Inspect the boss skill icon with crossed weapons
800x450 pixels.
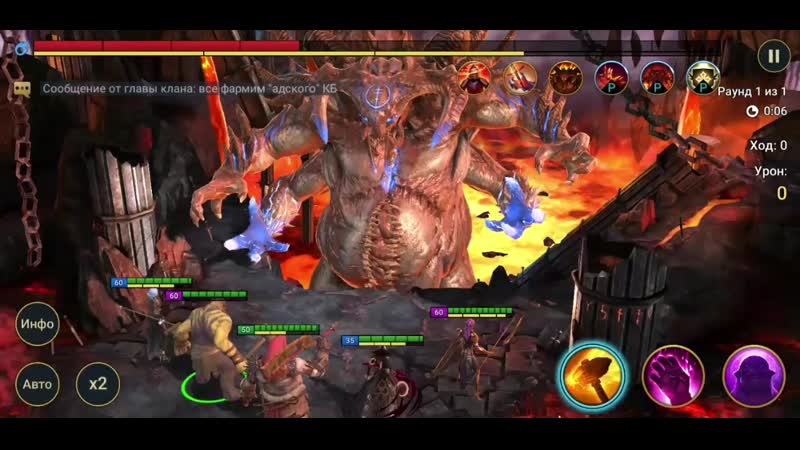pyautogui.click(x=519, y=77)
